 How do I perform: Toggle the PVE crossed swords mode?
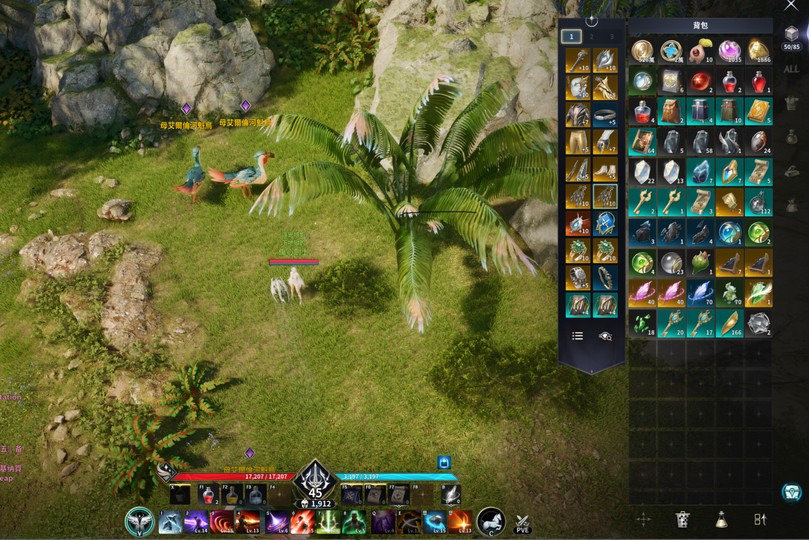(x=521, y=522)
